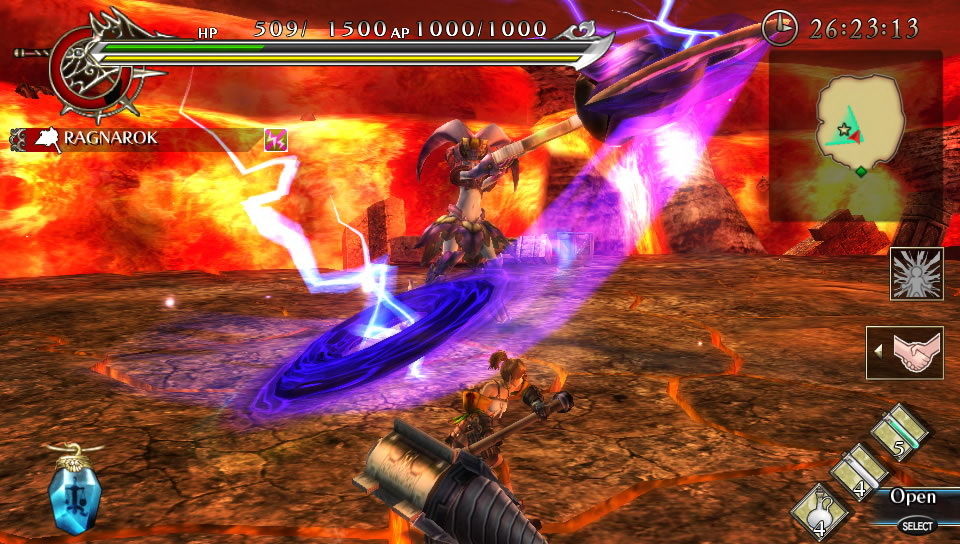Viewport: 960px width, 544px height.
Task: Click the lightning status icon beside RAGNAROK
Action: (x=276, y=139)
